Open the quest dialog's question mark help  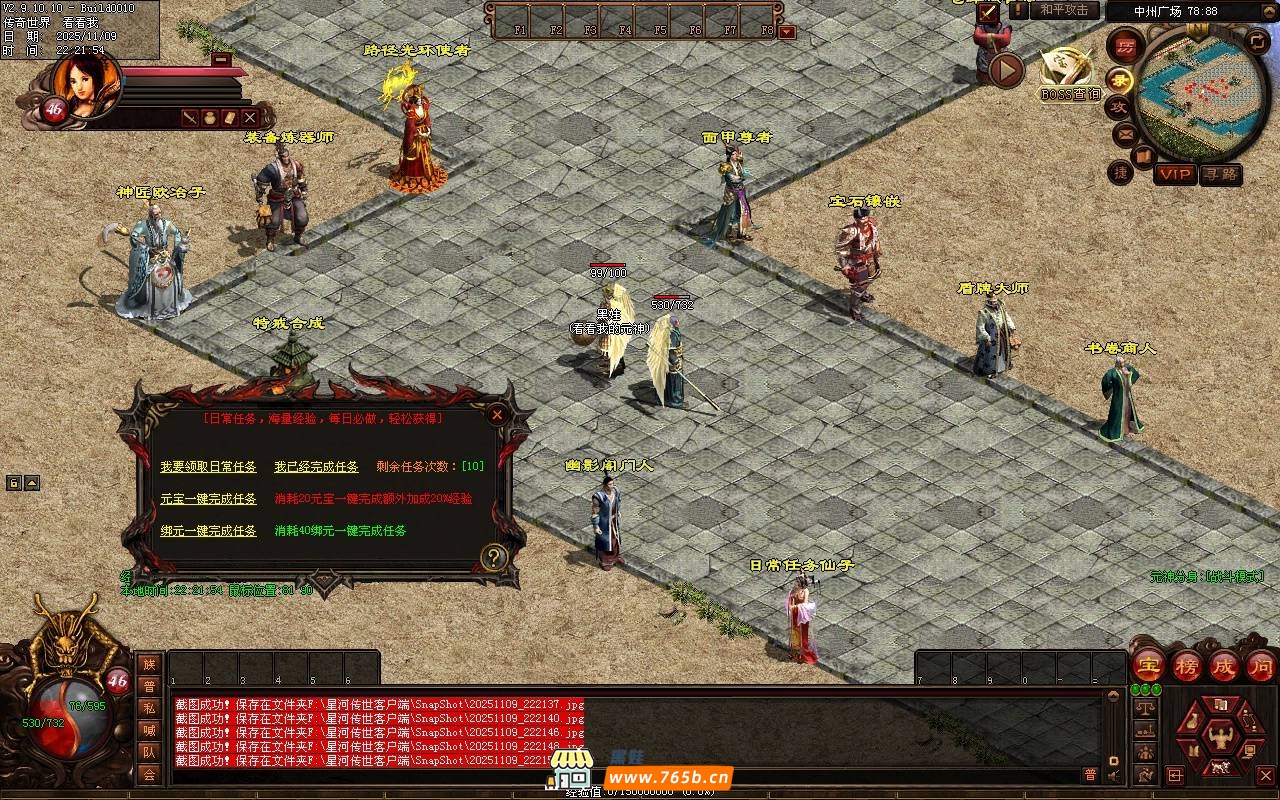click(492, 557)
